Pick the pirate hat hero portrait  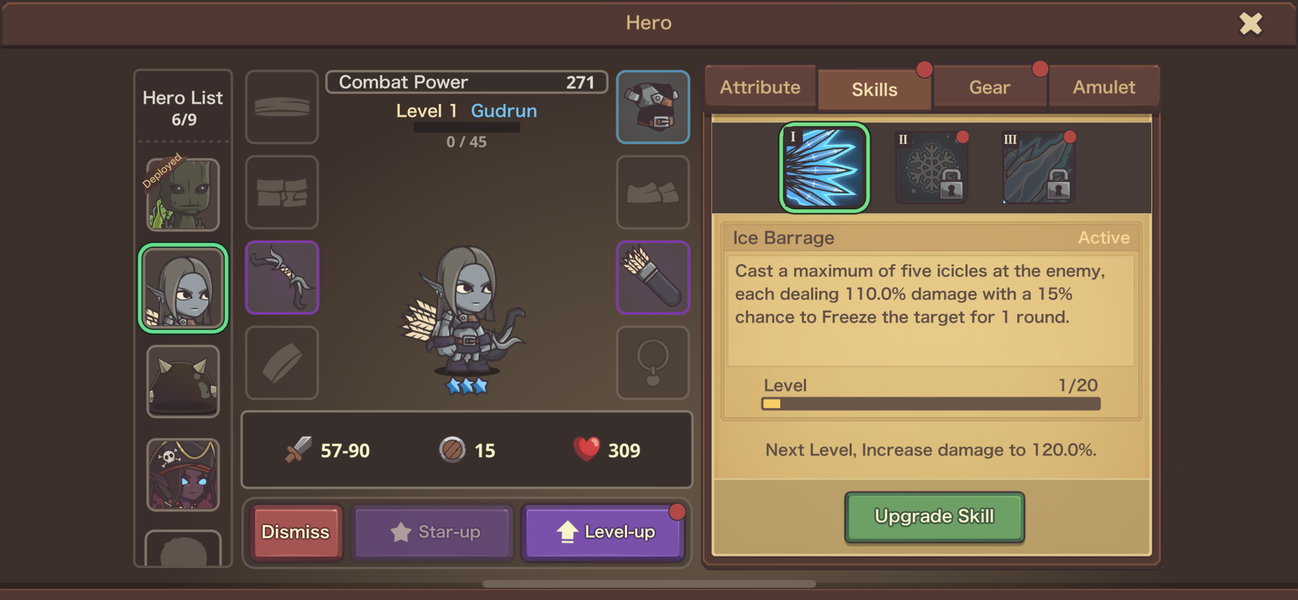(183, 474)
